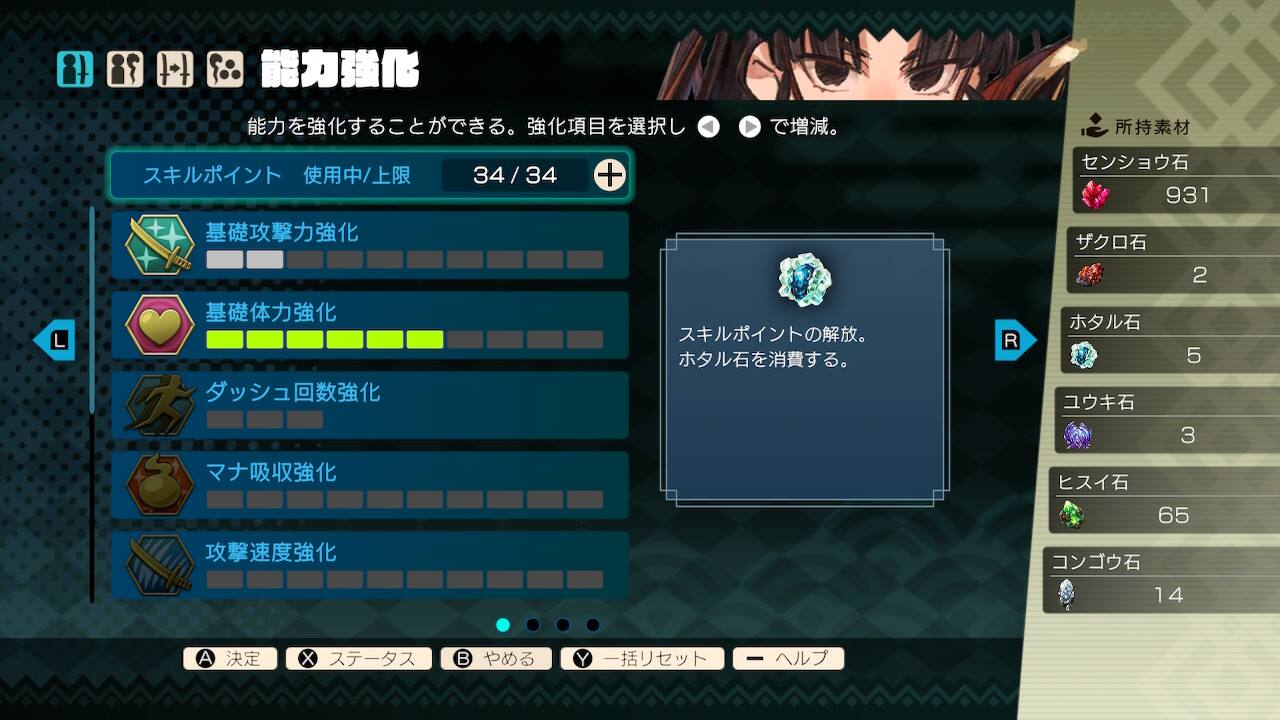Select the マナ吸収強化 upgrade row
Screen dimensions: 1280x720
(369, 485)
